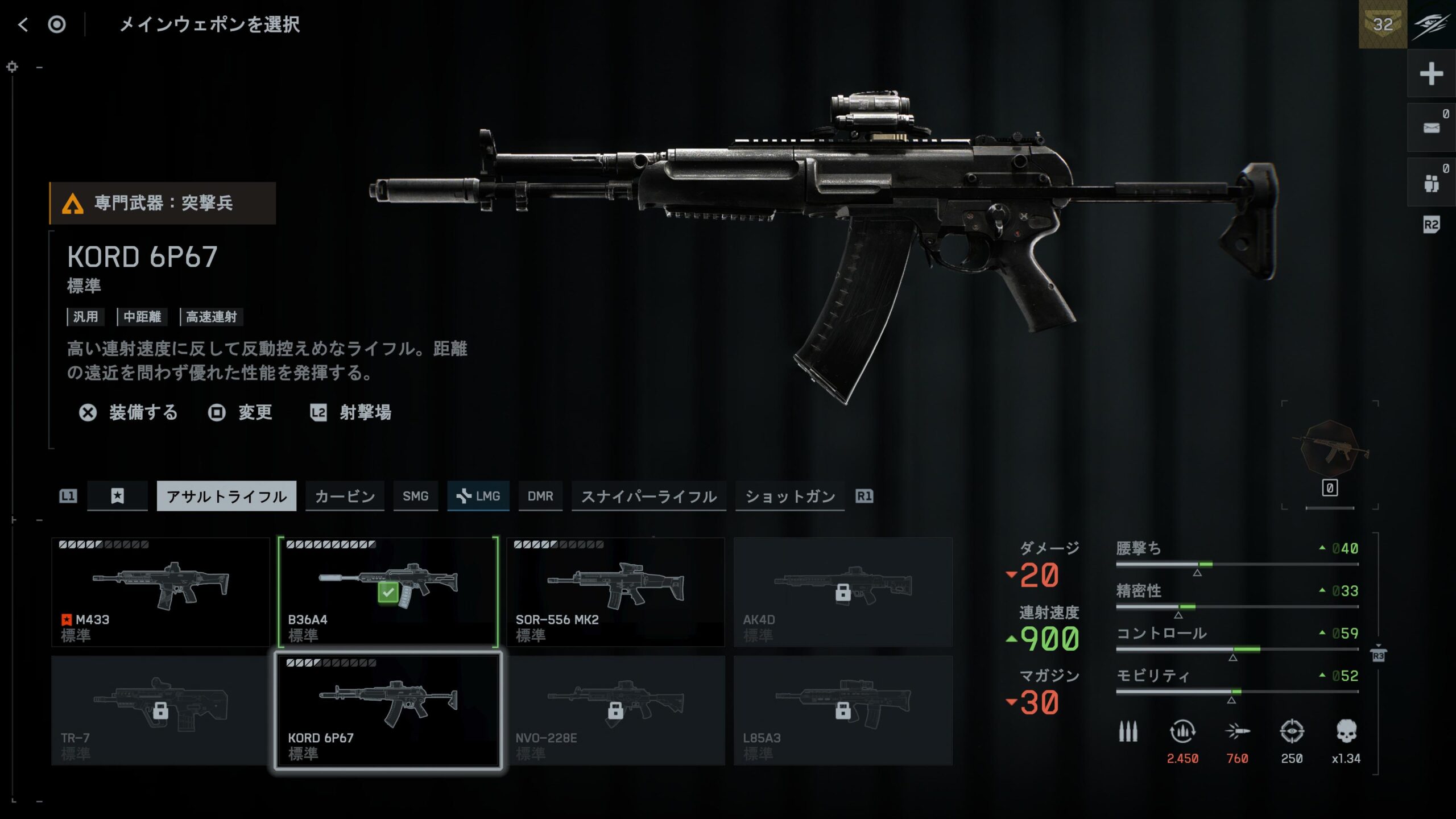Open the mail envelope notifications

(1431, 128)
